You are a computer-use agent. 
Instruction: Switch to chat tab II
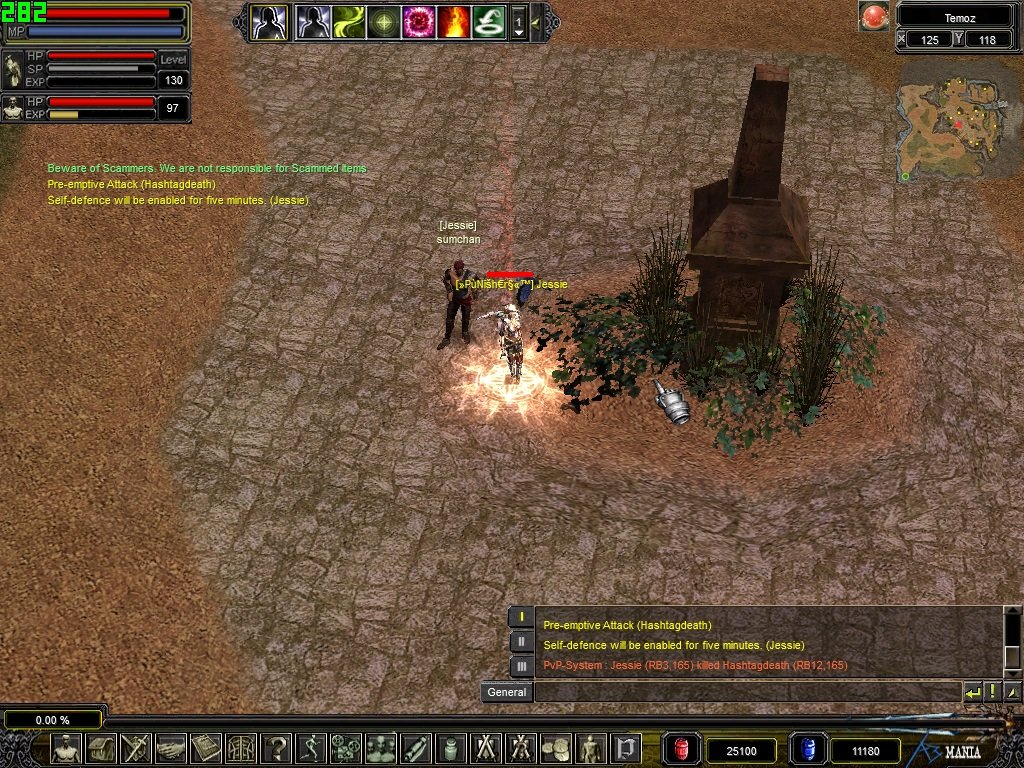click(x=521, y=641)
